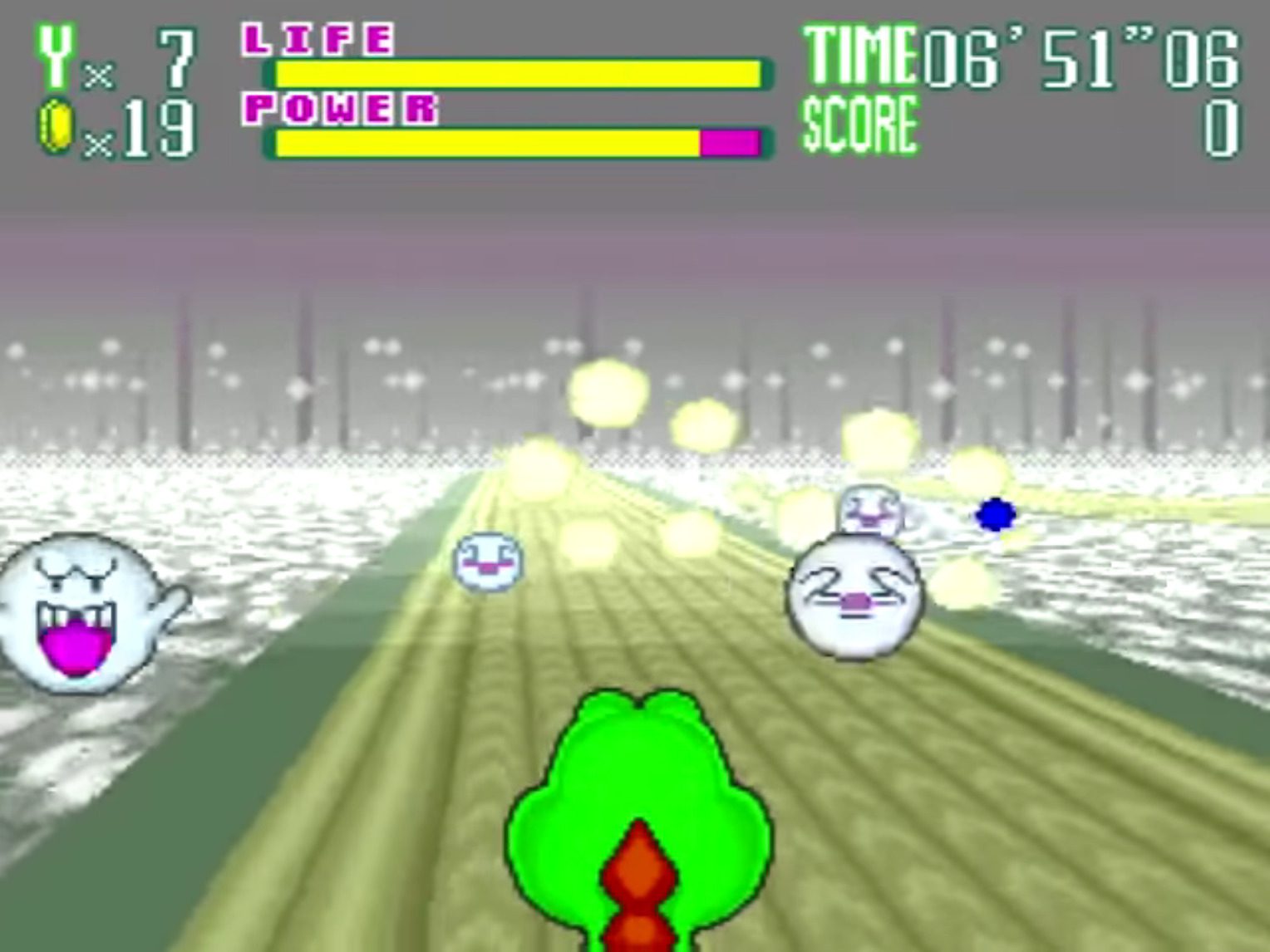Open the LIFE label menu
The image size is (1270, 952).
point(316,40)
